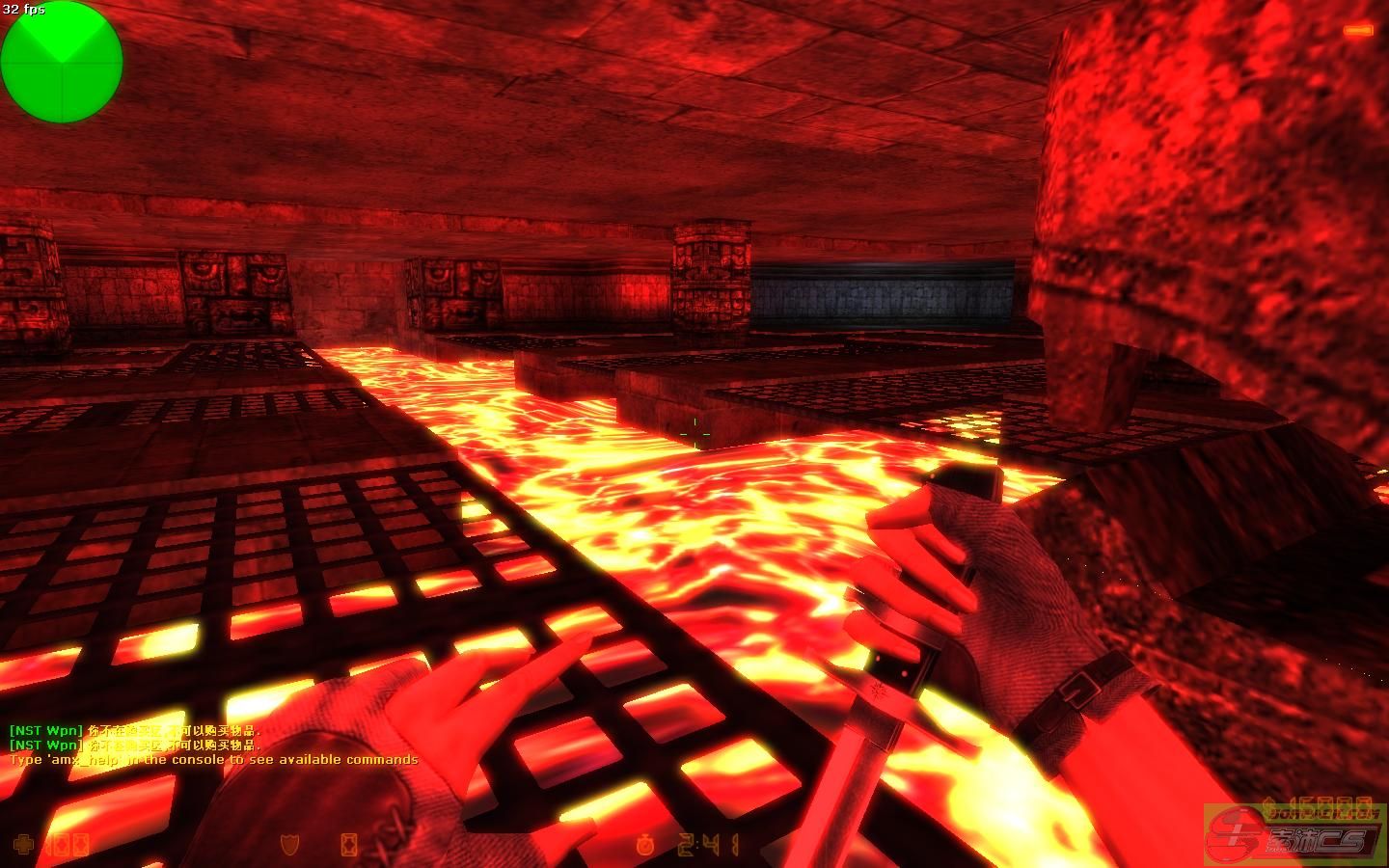Image resolution: width=1389 pixels, height=868 pixels.
Task: Click the green circular radar
Action: tap(62, 62)
